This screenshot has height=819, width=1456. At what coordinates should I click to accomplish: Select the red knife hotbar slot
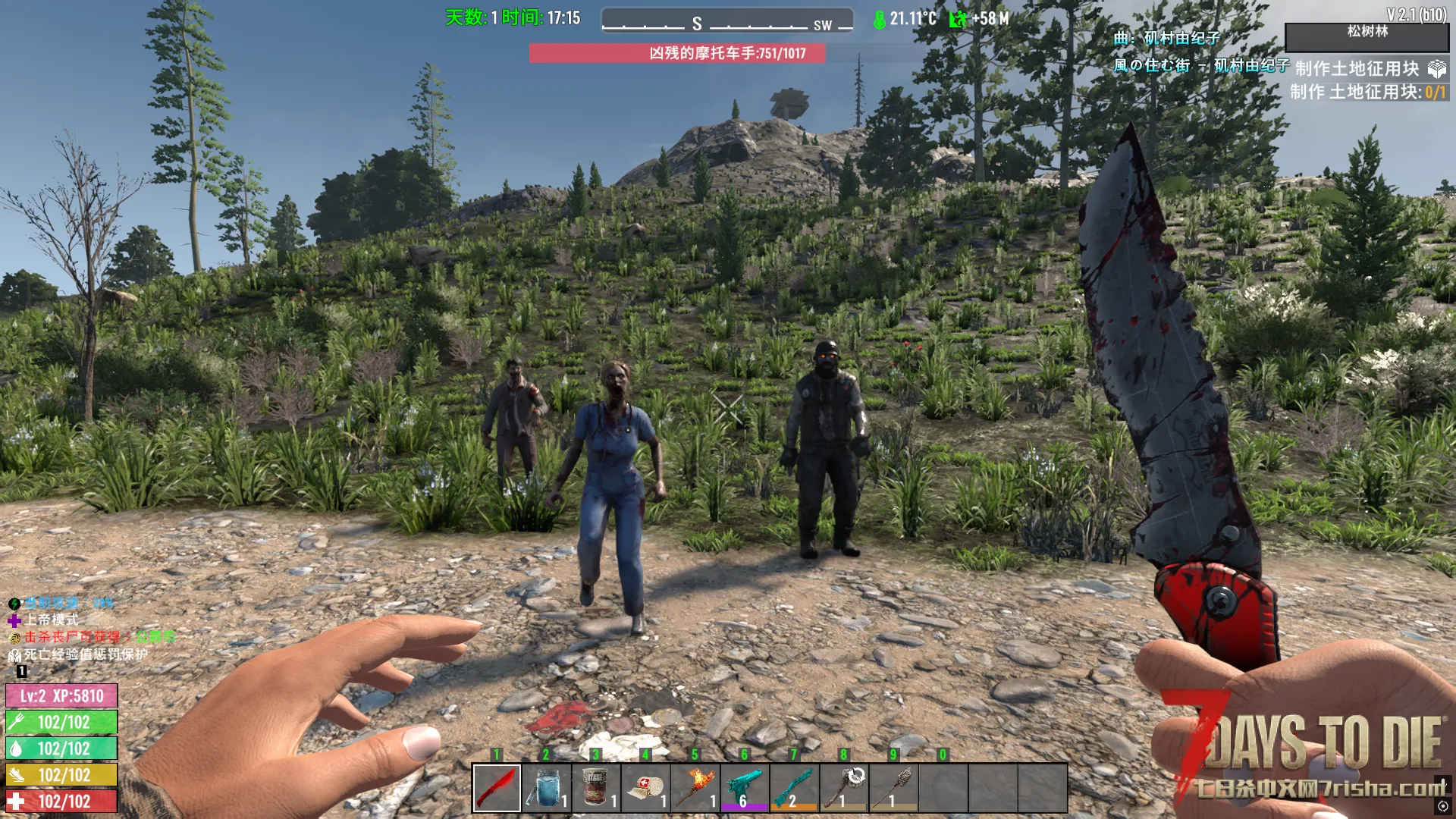click(x=497, y=788)
